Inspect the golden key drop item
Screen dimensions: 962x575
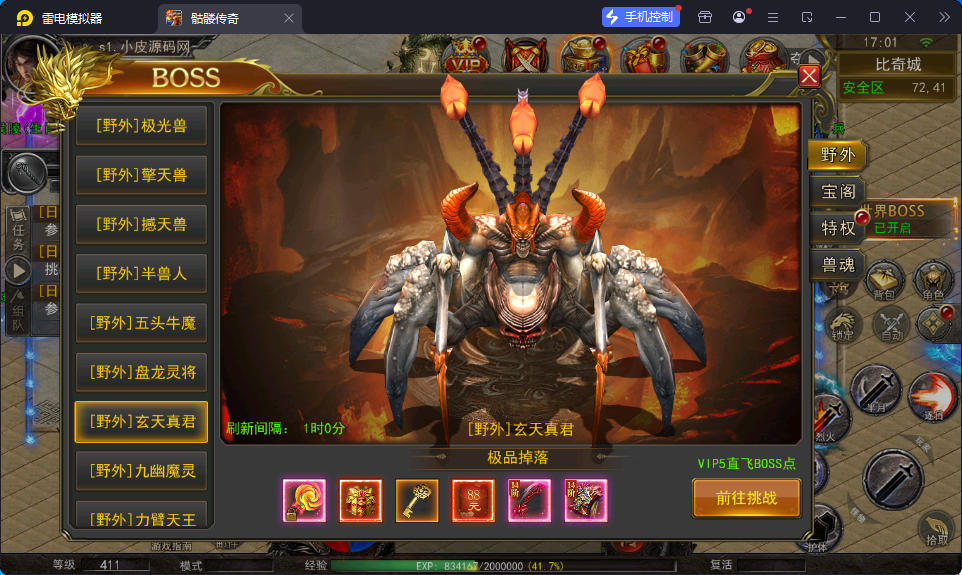tap(417, 501)
